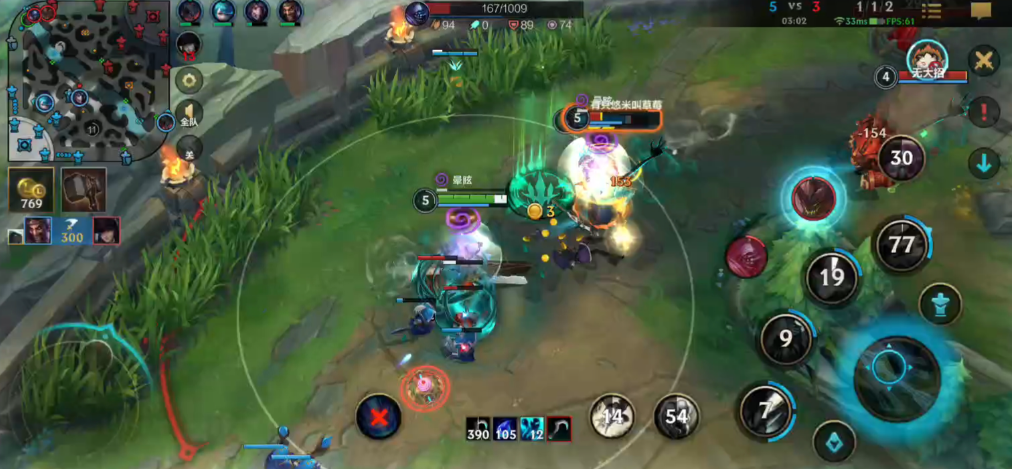
Task: Send the red exclamation danger ping
Action: (984, 111)
